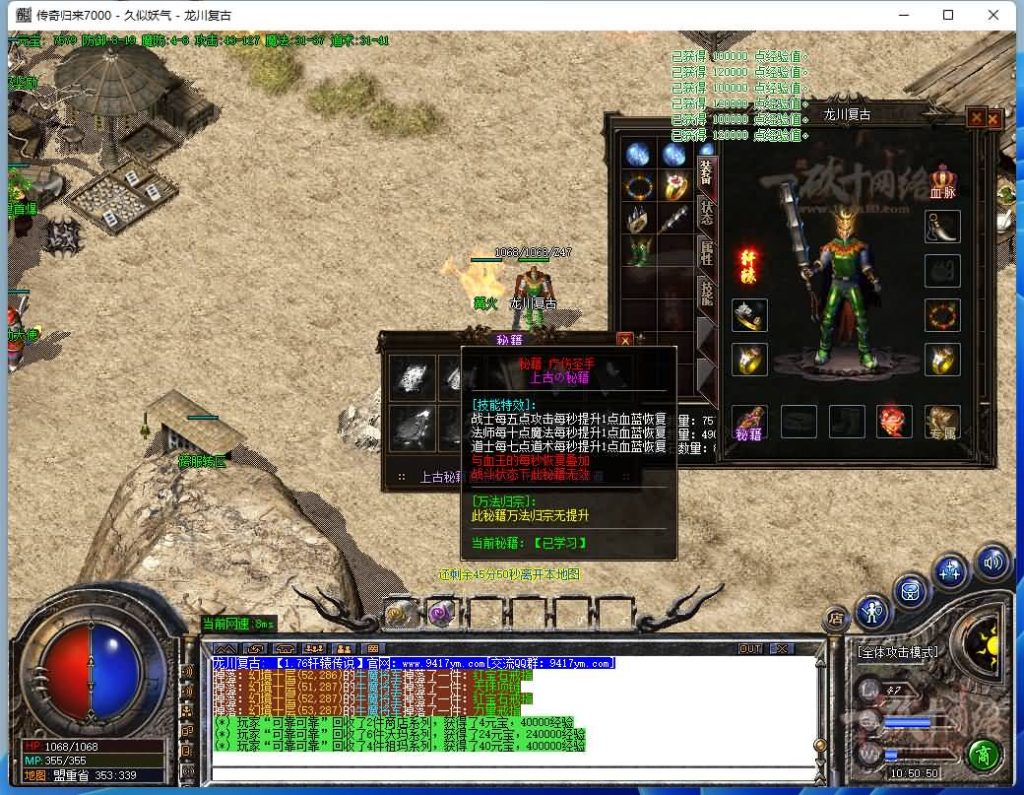The image size is (1024, 795).
Task: Select the equipped boots-shaped charm slot
Action: 942,228
